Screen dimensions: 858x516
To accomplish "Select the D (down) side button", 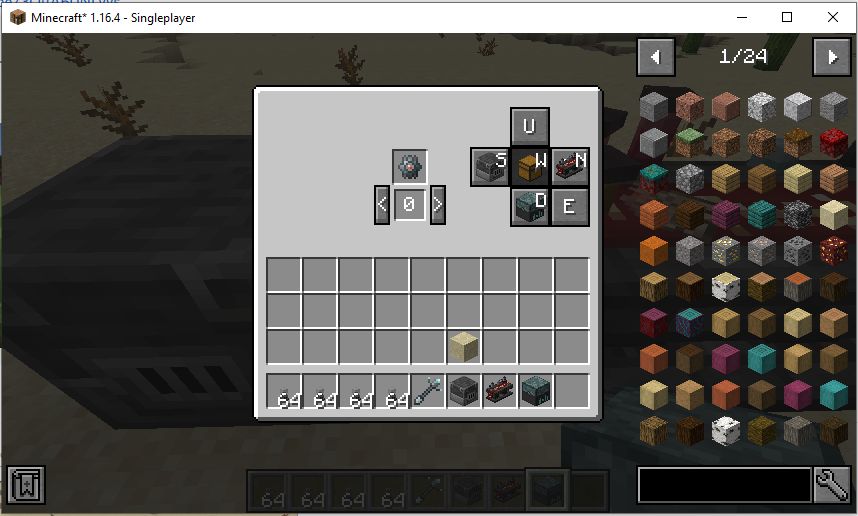I will tap(530, 207).
